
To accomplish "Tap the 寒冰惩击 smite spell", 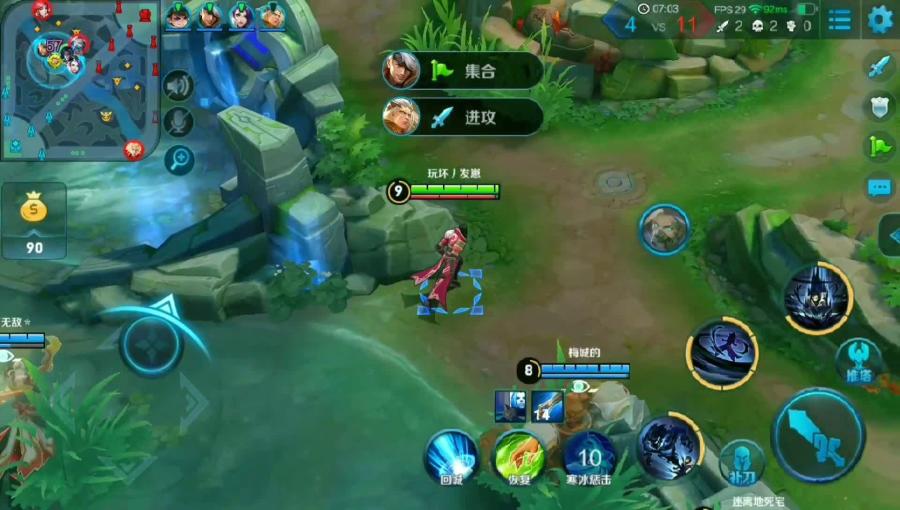I will (589, 457).
